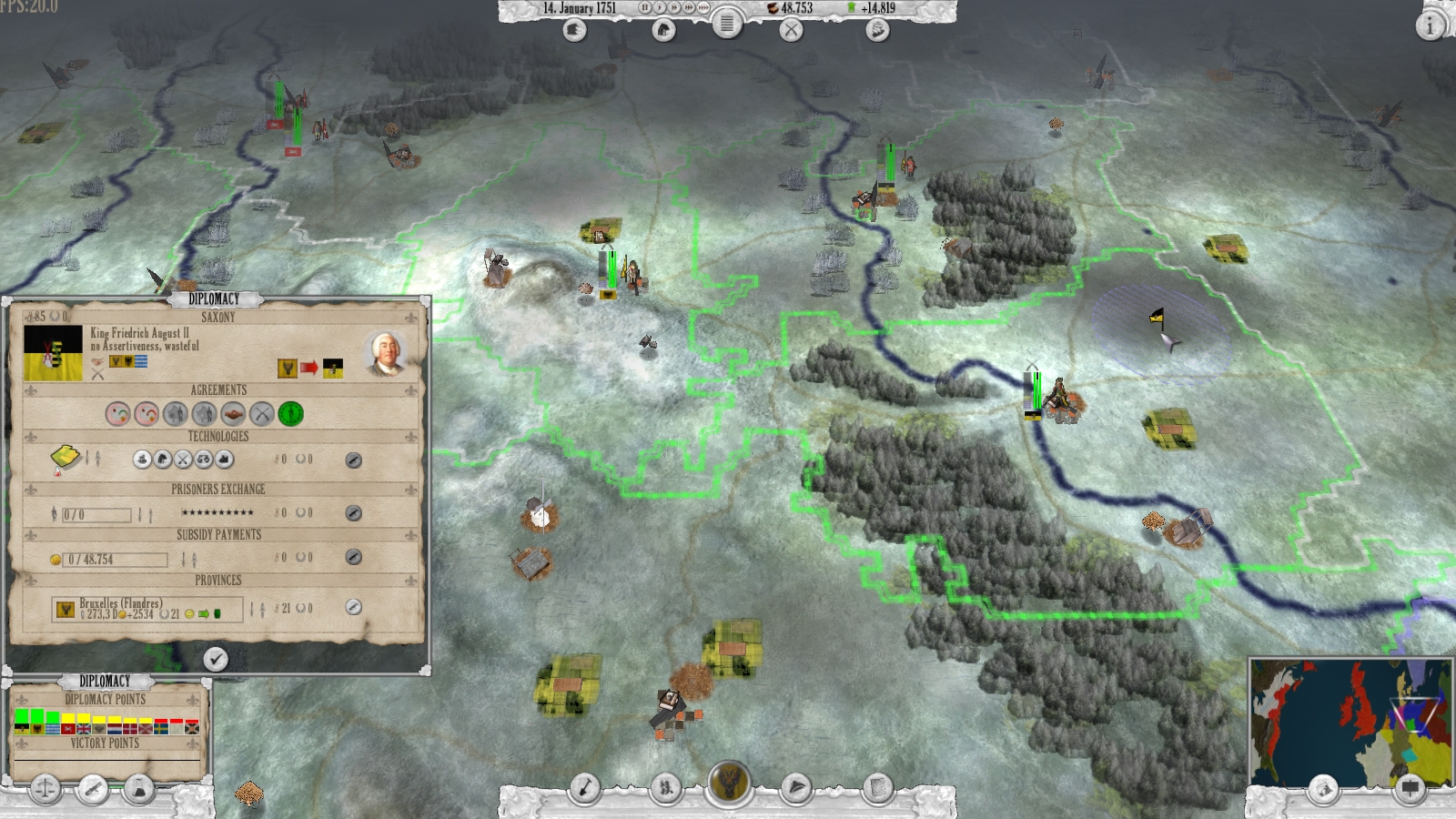View King Friedrich August II portrait
1456x819 pixels.
click(x=384, y=354)
